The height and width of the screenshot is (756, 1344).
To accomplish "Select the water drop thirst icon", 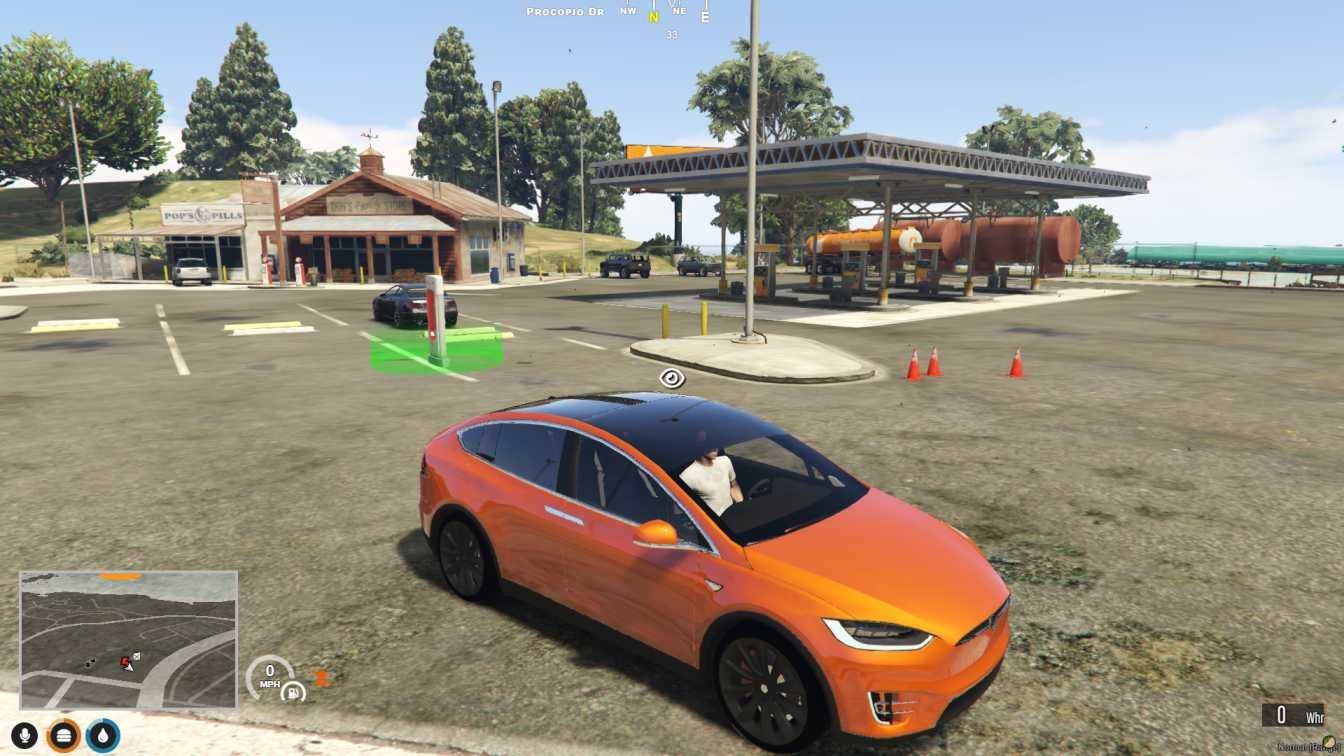I will click(103, 736).
